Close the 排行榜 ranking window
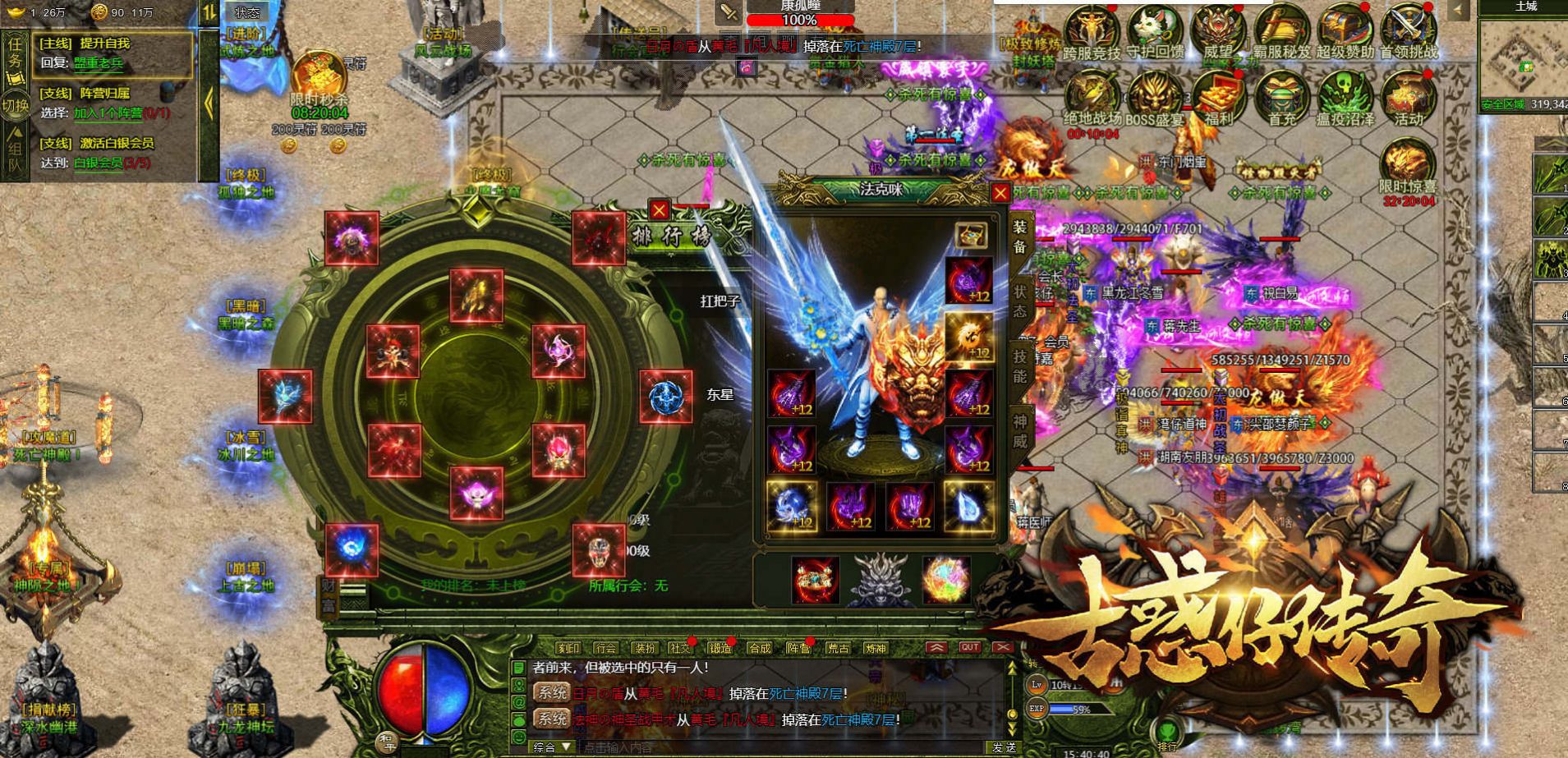The width and height of the screenshot is (1568, 758). point(659,210)
